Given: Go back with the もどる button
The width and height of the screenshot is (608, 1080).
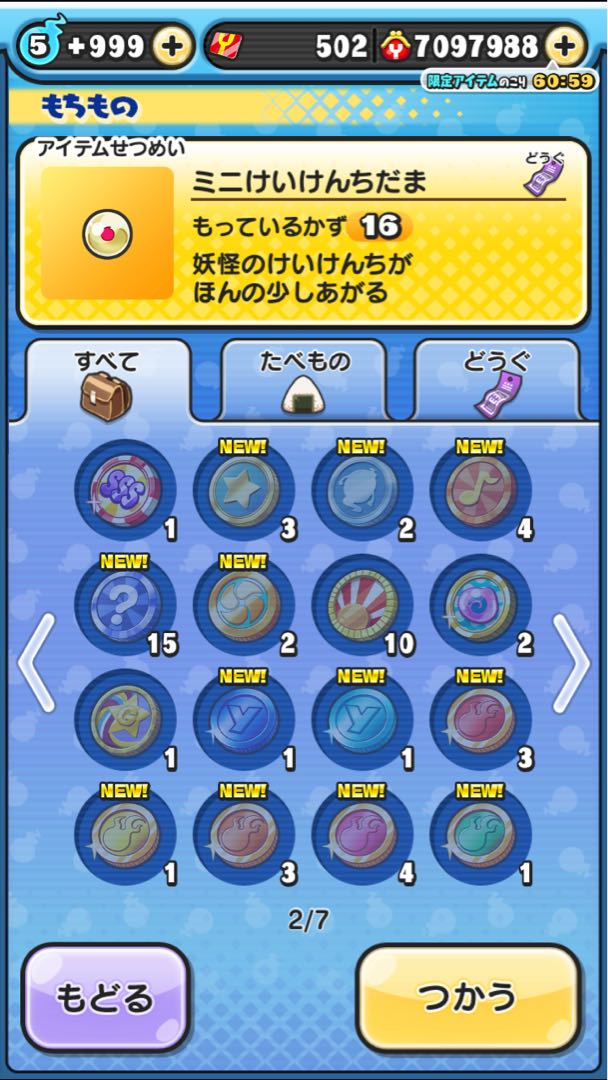Looking at the screenshot, I should (106, 997).
